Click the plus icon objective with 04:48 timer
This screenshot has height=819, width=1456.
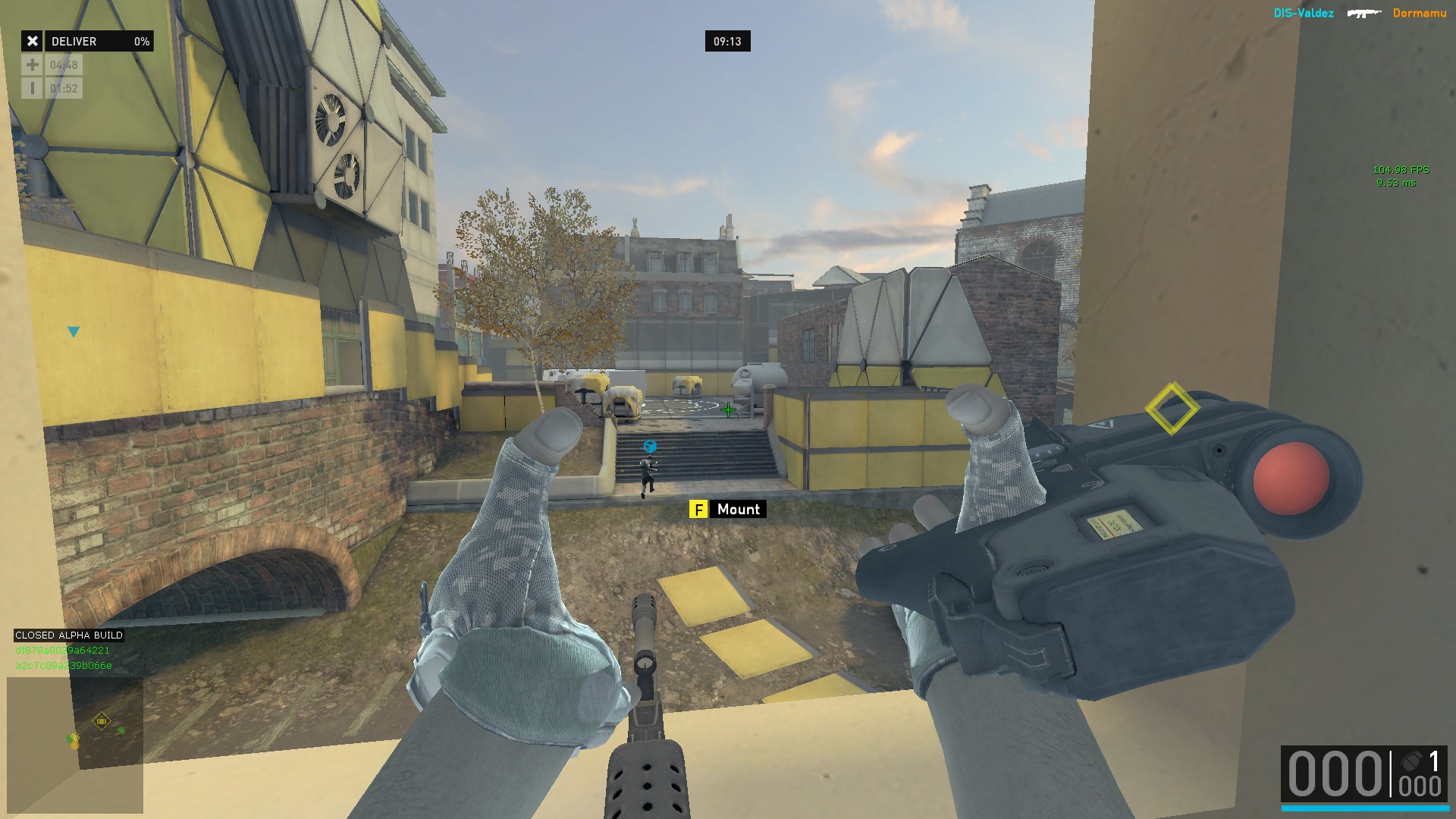click(x=52, y=65)
